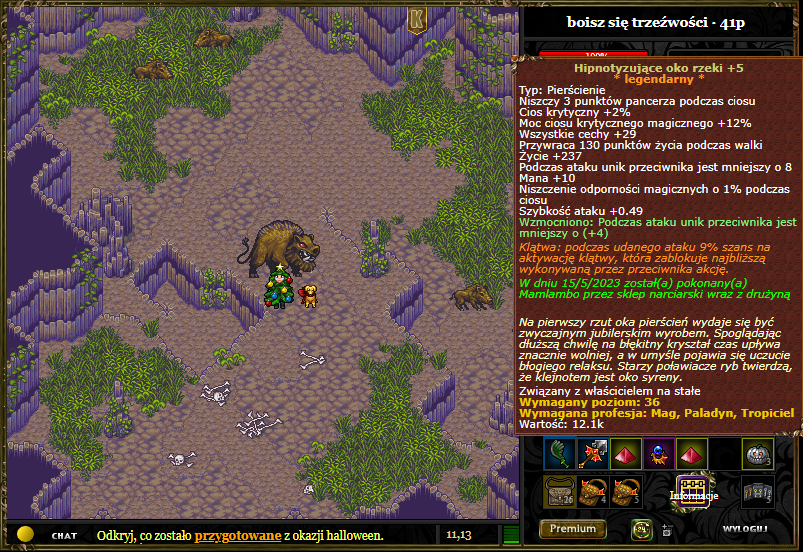Click the yellow orb beside the chat
This screenshot has height=552, width=803.
click(26, 534)
